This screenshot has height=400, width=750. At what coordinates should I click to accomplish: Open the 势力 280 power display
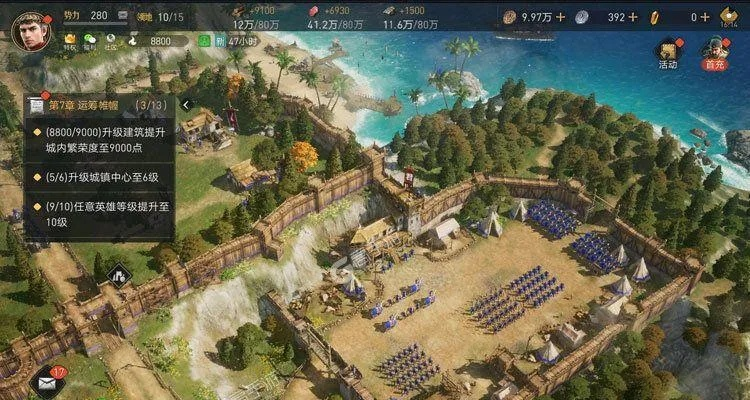tap(90, 16)
